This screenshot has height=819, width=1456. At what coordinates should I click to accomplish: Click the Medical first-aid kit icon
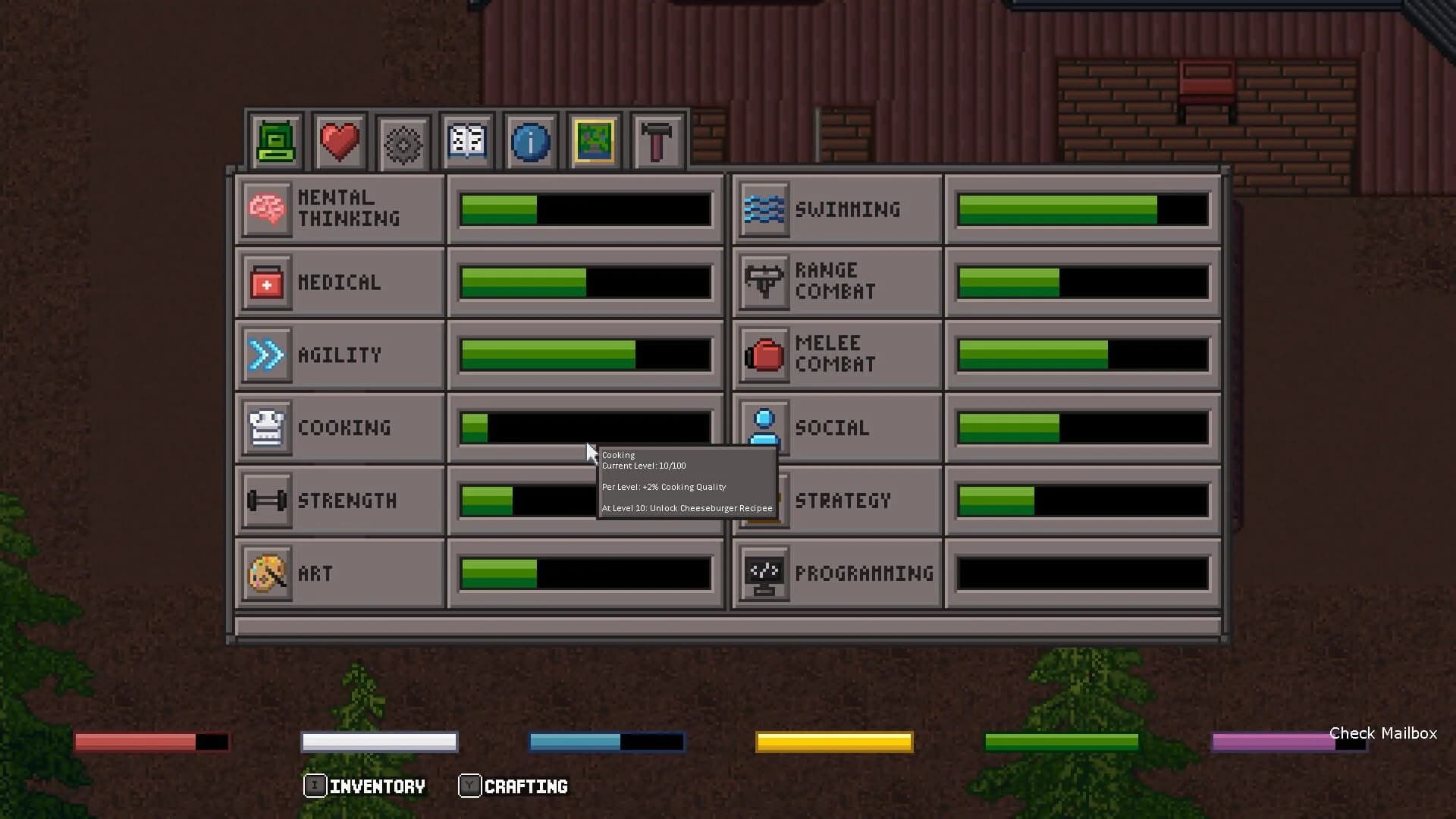click(265, 281)
